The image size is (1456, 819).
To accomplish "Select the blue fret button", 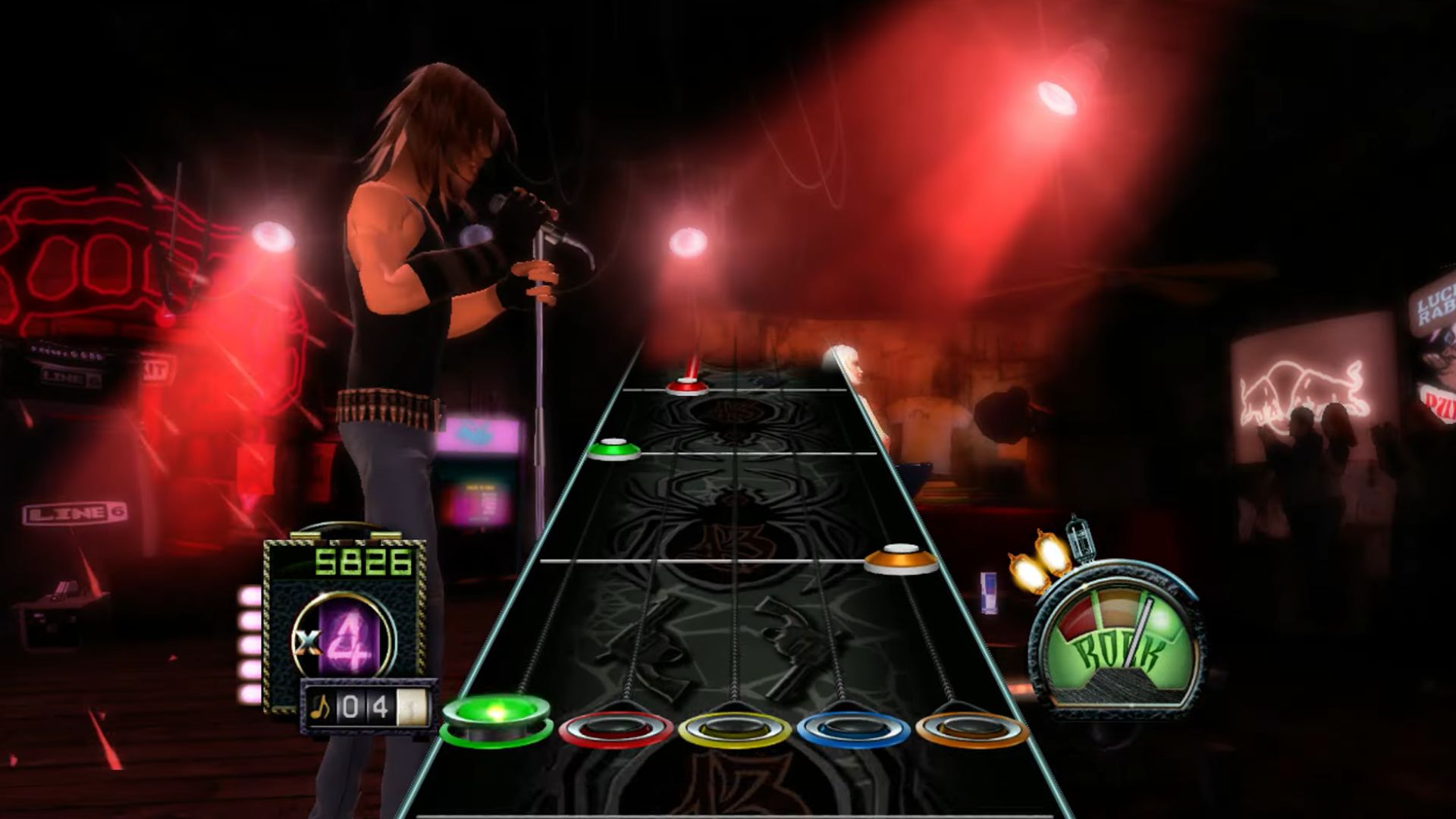I will (852, 730).
